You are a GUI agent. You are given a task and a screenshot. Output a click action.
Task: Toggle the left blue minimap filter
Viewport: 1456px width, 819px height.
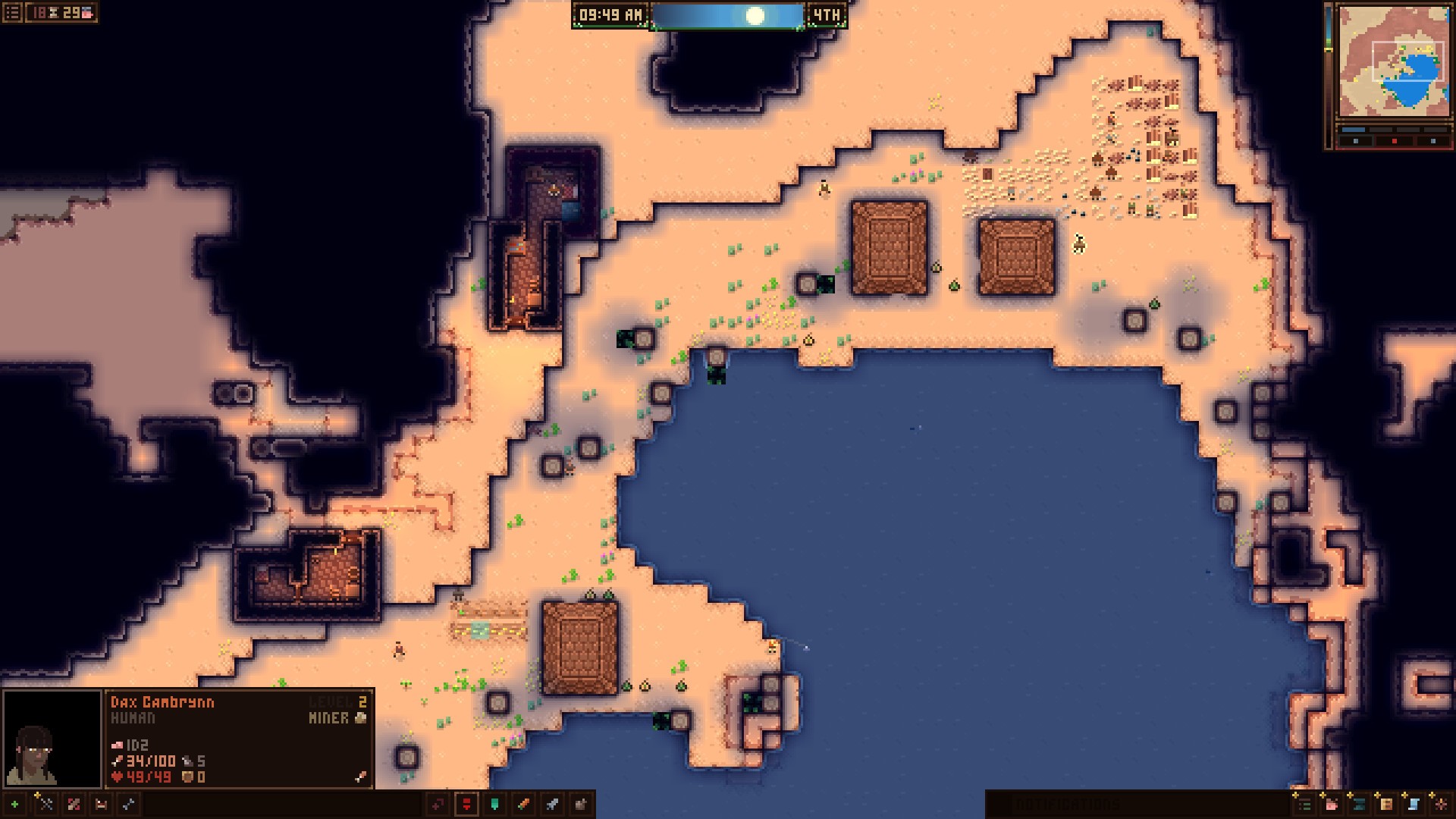(x=1356, y=141)
